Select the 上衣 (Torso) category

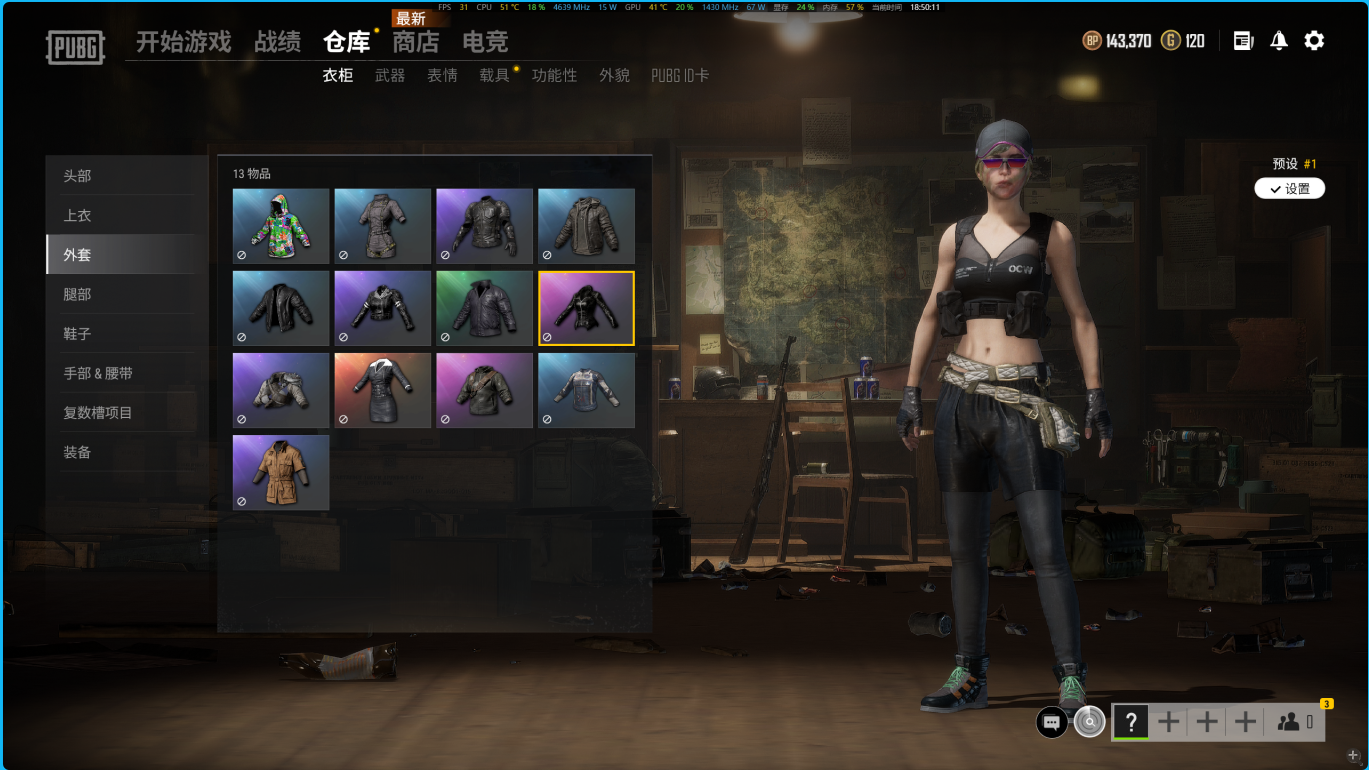pos(77,215)
